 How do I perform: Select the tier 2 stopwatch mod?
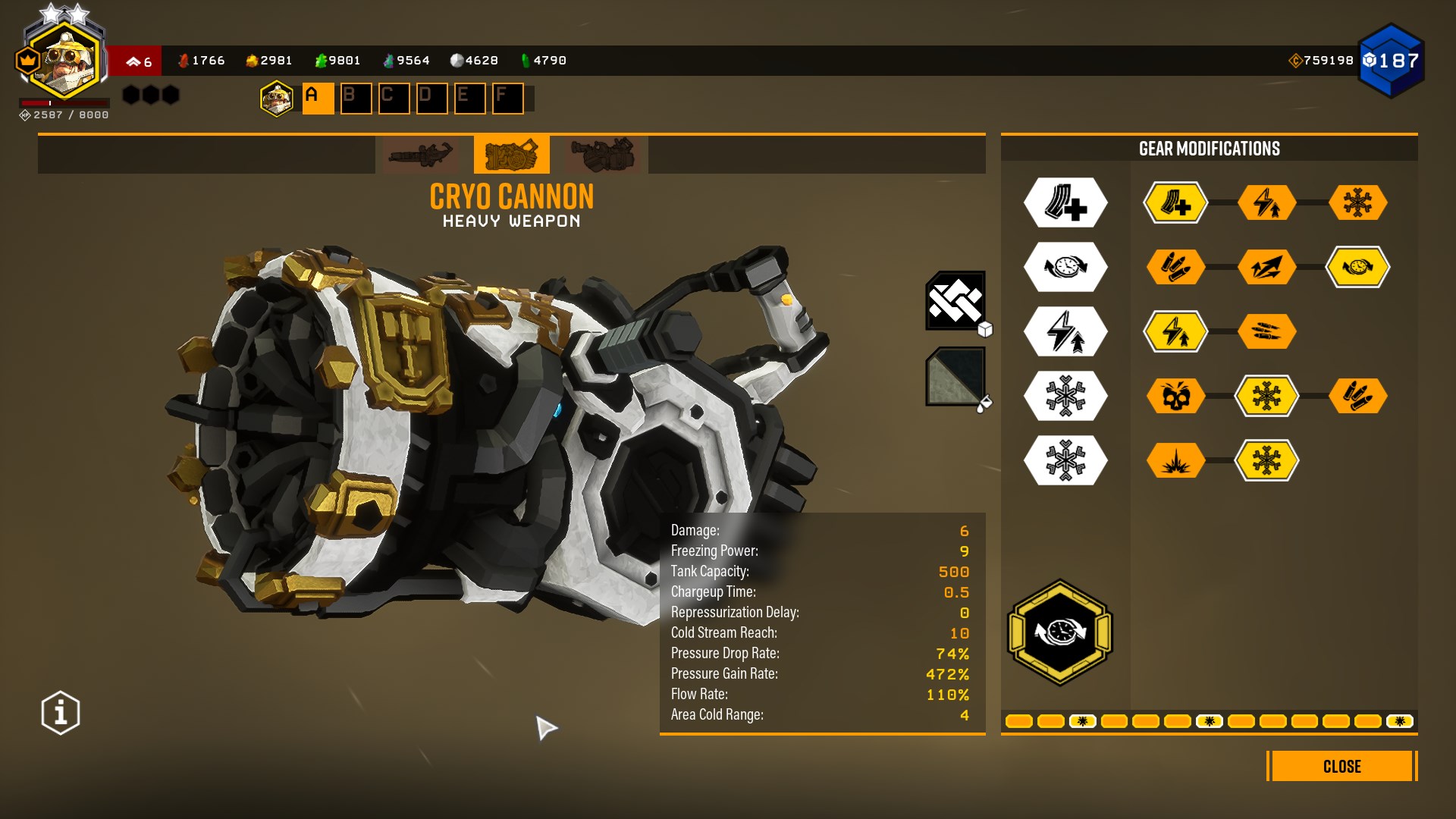tap(1357, 267)
